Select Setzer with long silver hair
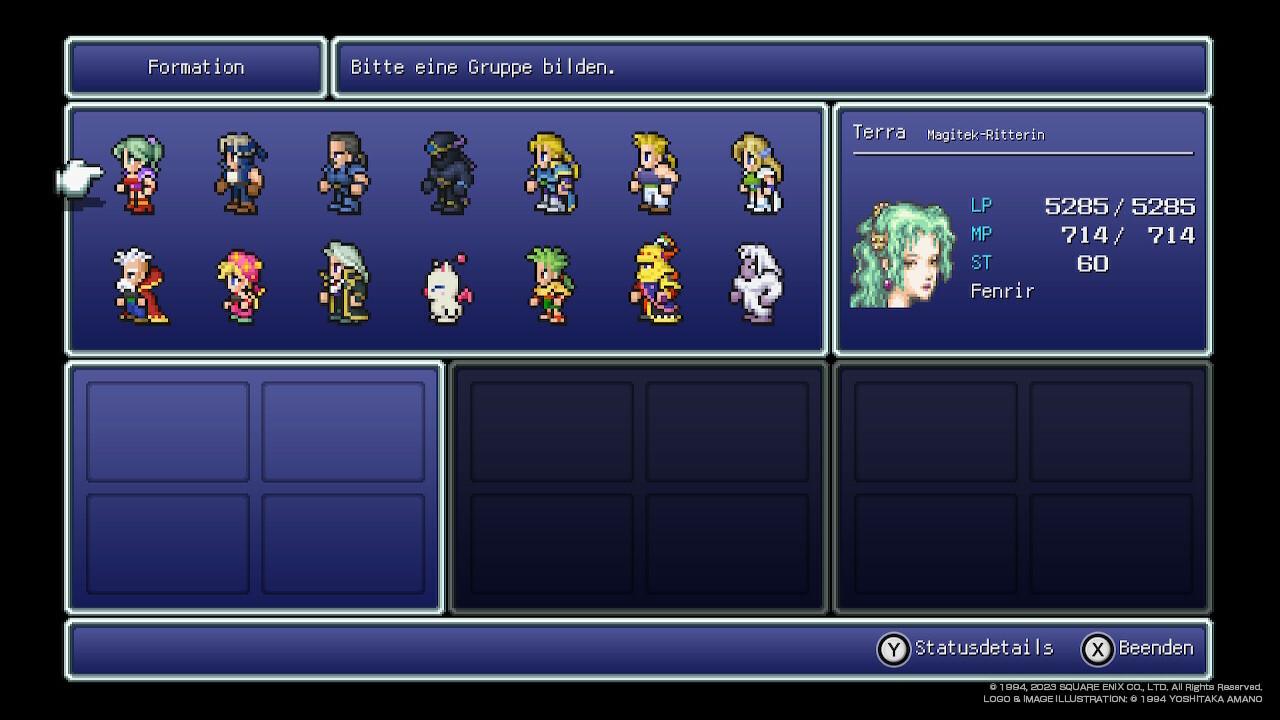Image resolution: width=1280 pixels, height=720 pixels. [344, 284]
